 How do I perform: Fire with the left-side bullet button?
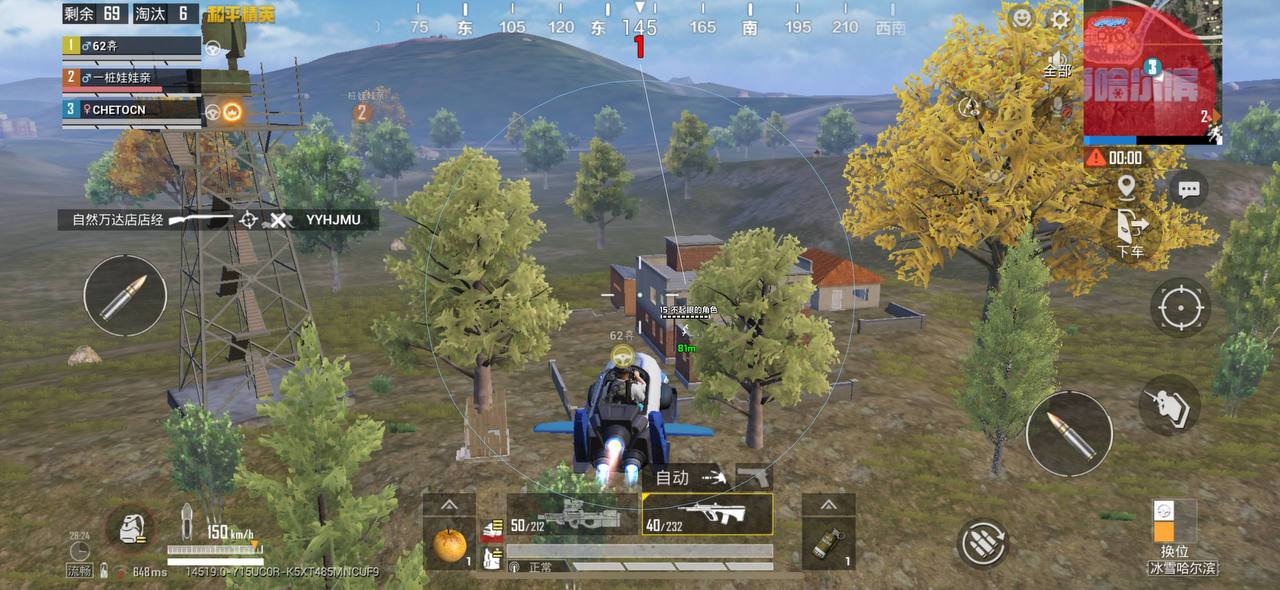point(125,295)
